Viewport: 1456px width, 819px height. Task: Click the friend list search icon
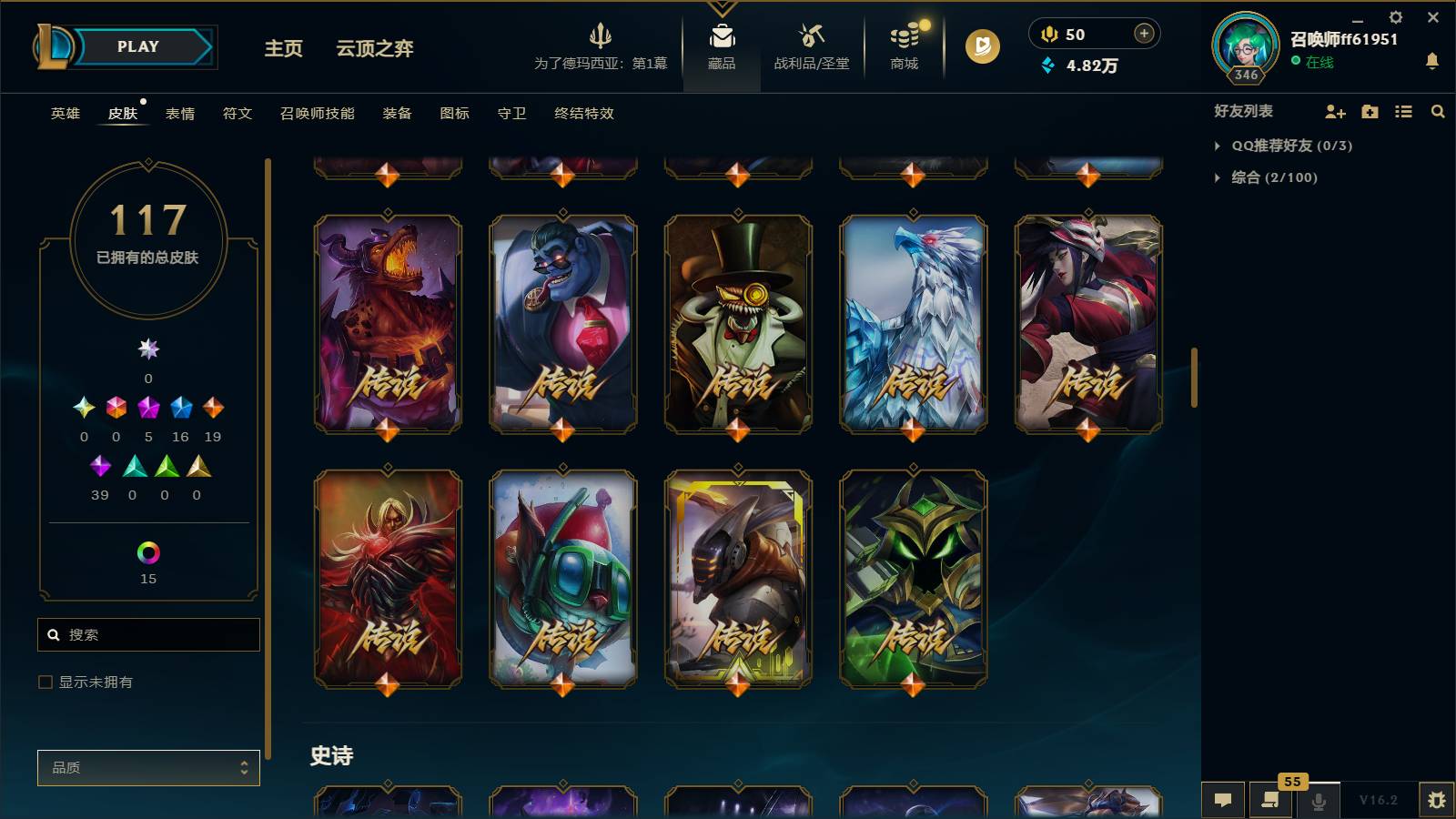(x=1438, y=112)
